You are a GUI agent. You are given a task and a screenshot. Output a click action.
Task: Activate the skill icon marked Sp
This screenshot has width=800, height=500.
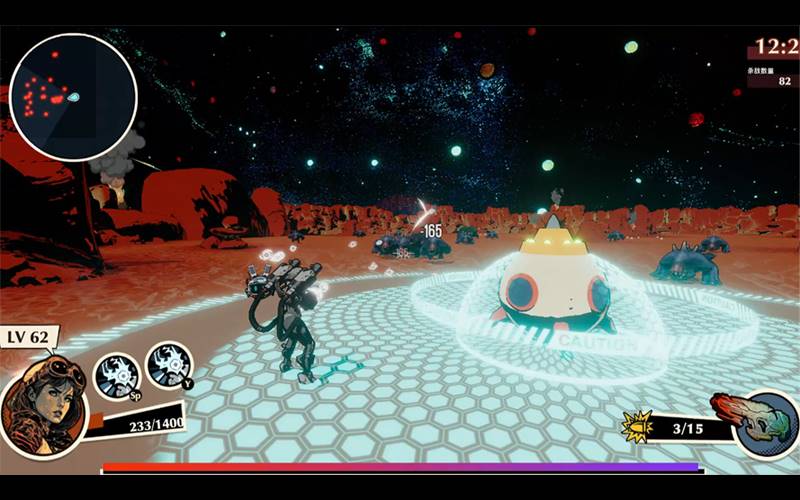tap(116, 376)
